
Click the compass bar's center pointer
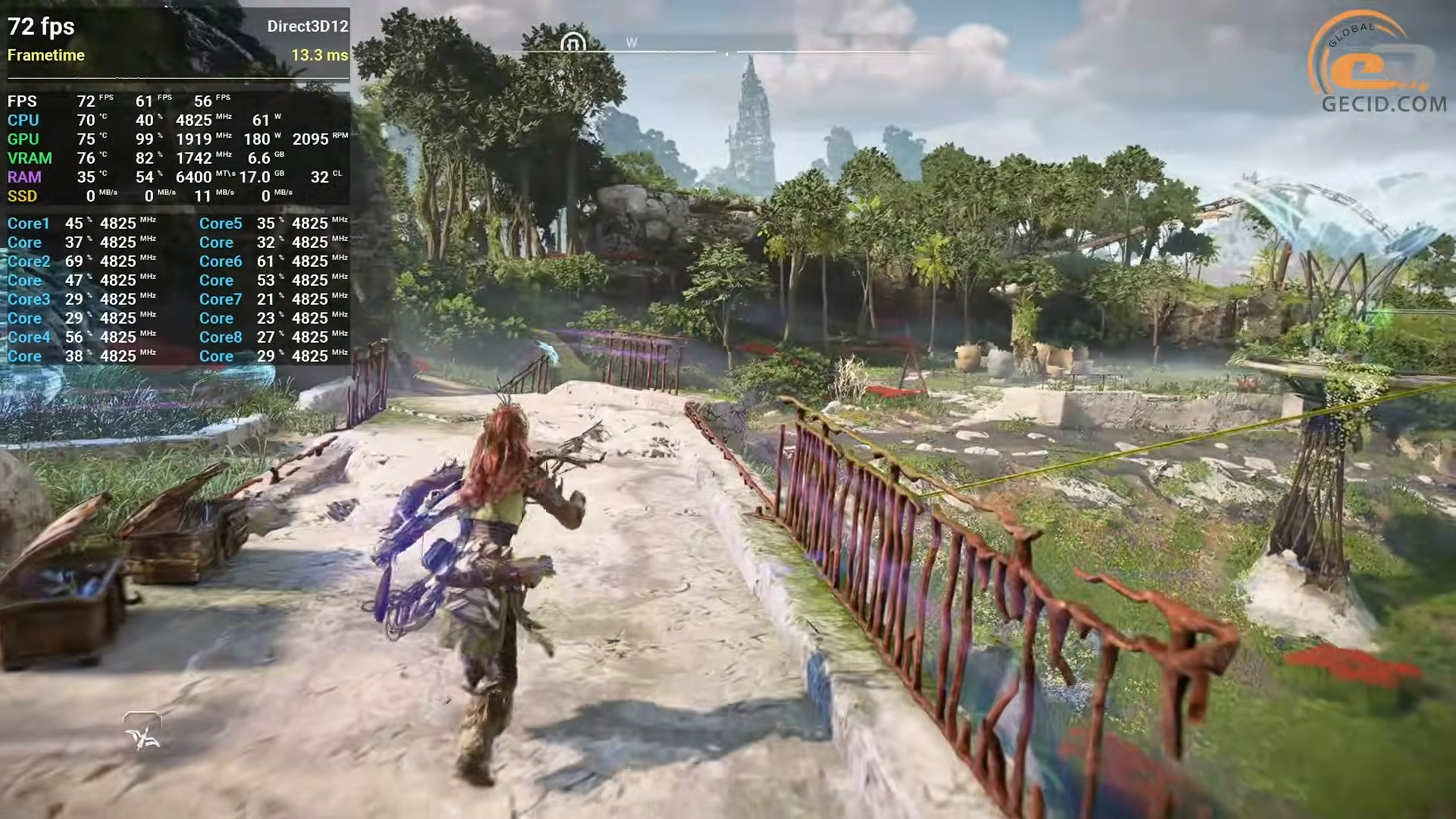726,53
